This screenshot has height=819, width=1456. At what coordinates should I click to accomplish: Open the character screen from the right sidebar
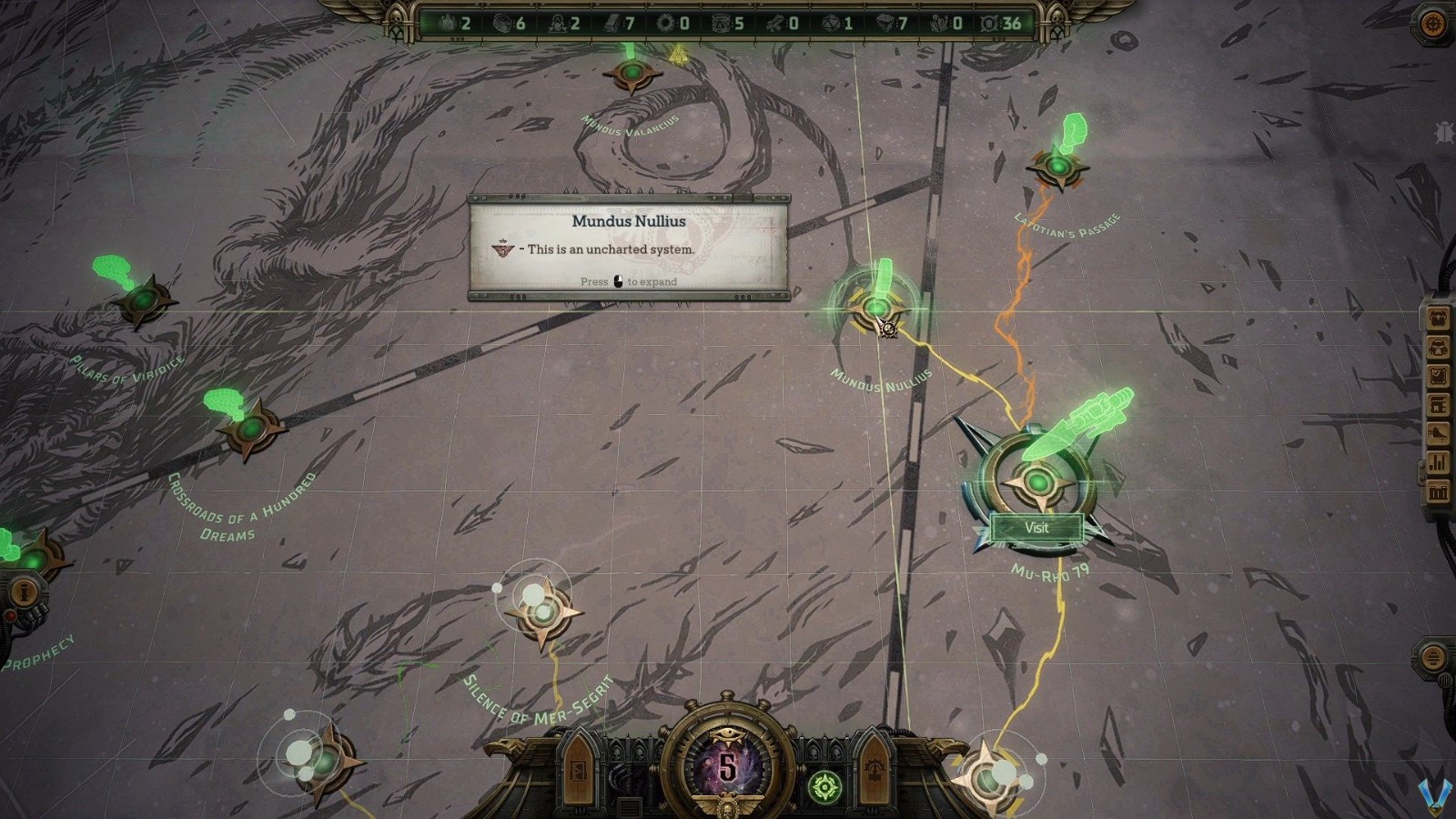tap(1438, 318)
